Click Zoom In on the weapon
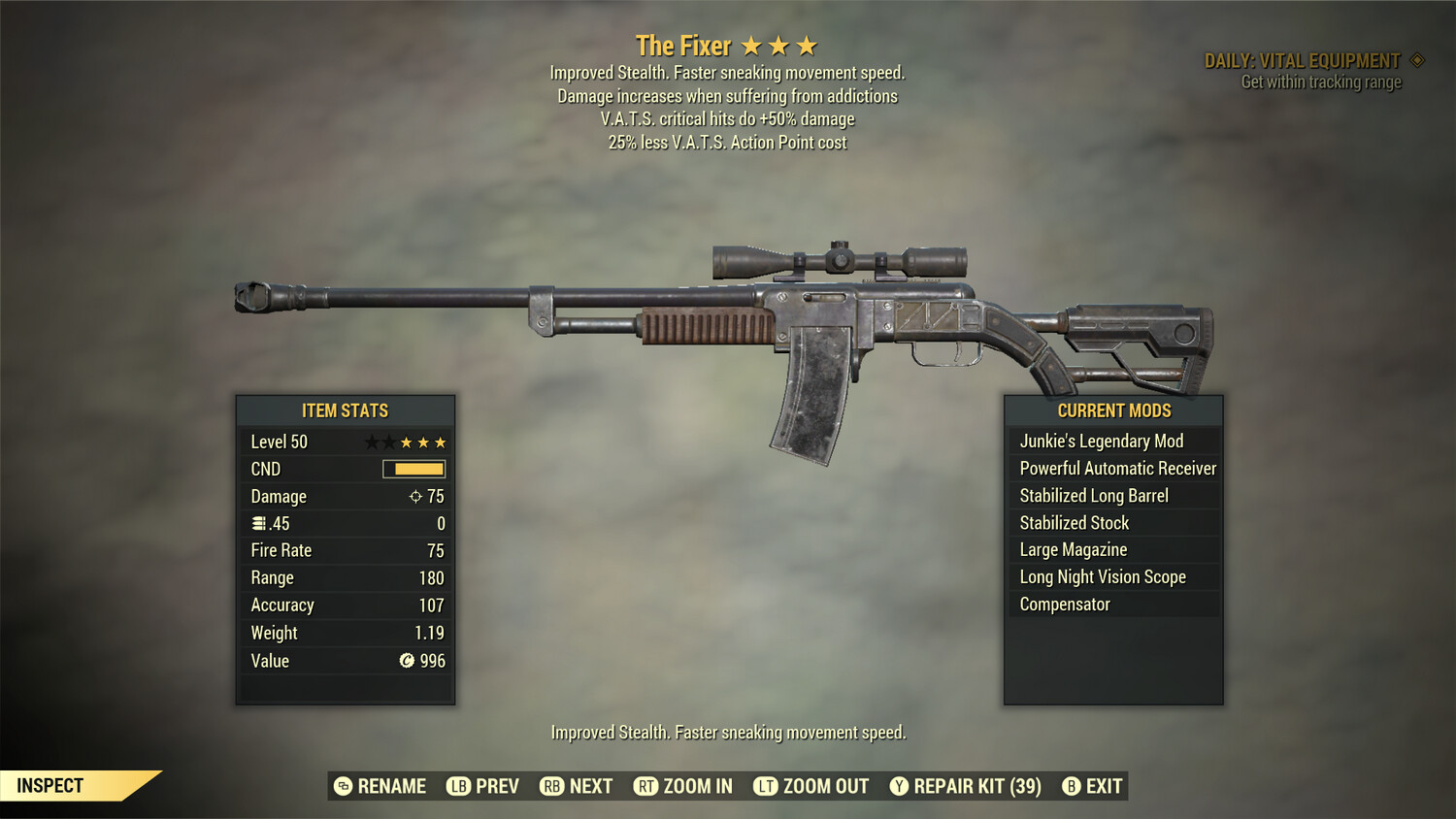Image resolution: width=1456 pixels, height=819 pixels. click(683, 786)
